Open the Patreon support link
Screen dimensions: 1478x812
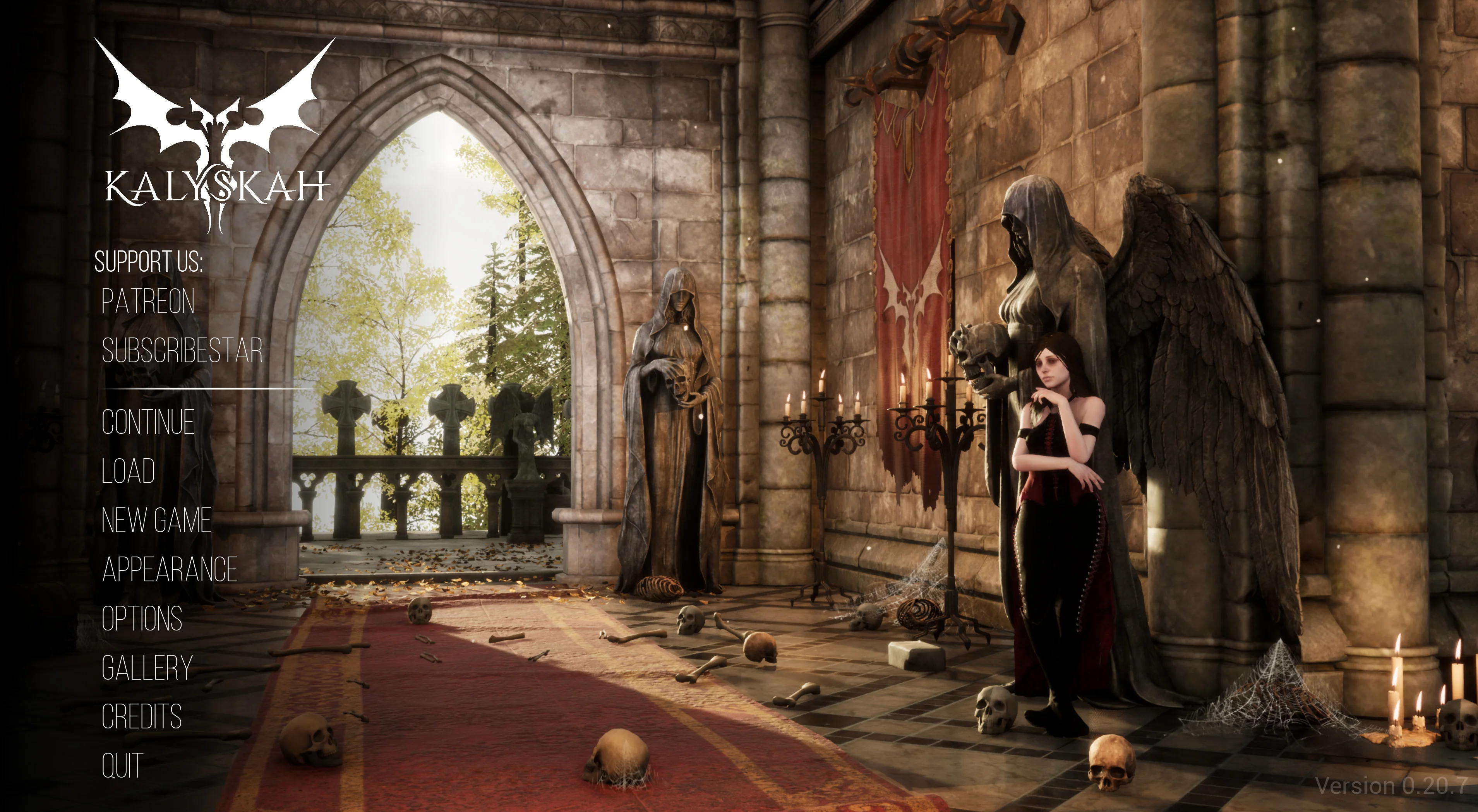148,301
